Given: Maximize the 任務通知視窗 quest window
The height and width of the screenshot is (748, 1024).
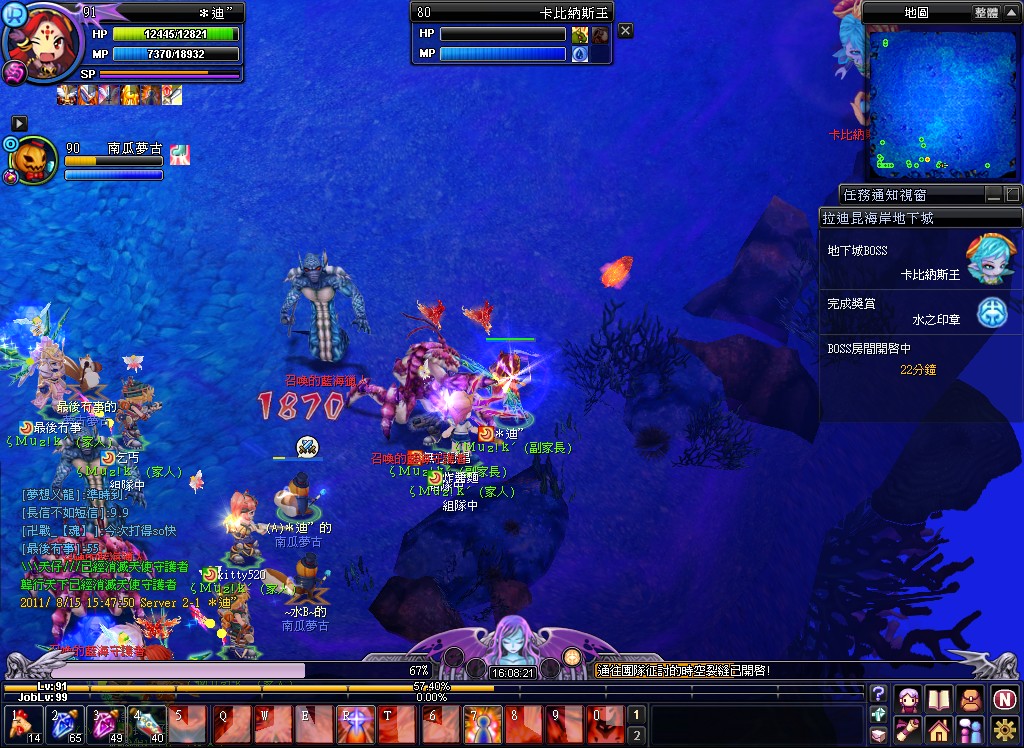Looking at the screenshot, I should (x=1012, y=195).
